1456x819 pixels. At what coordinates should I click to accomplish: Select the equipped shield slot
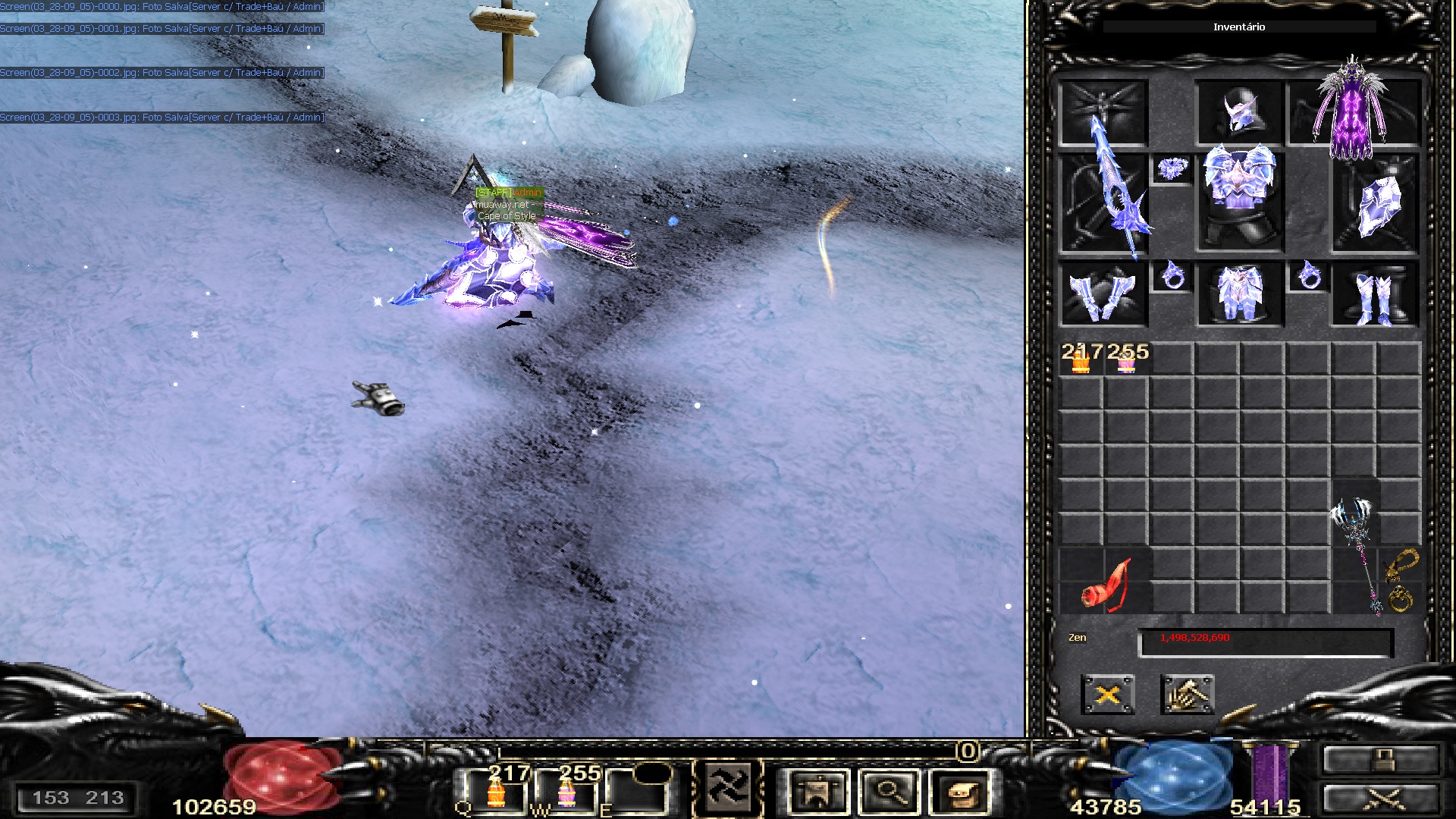[1376, 203]
